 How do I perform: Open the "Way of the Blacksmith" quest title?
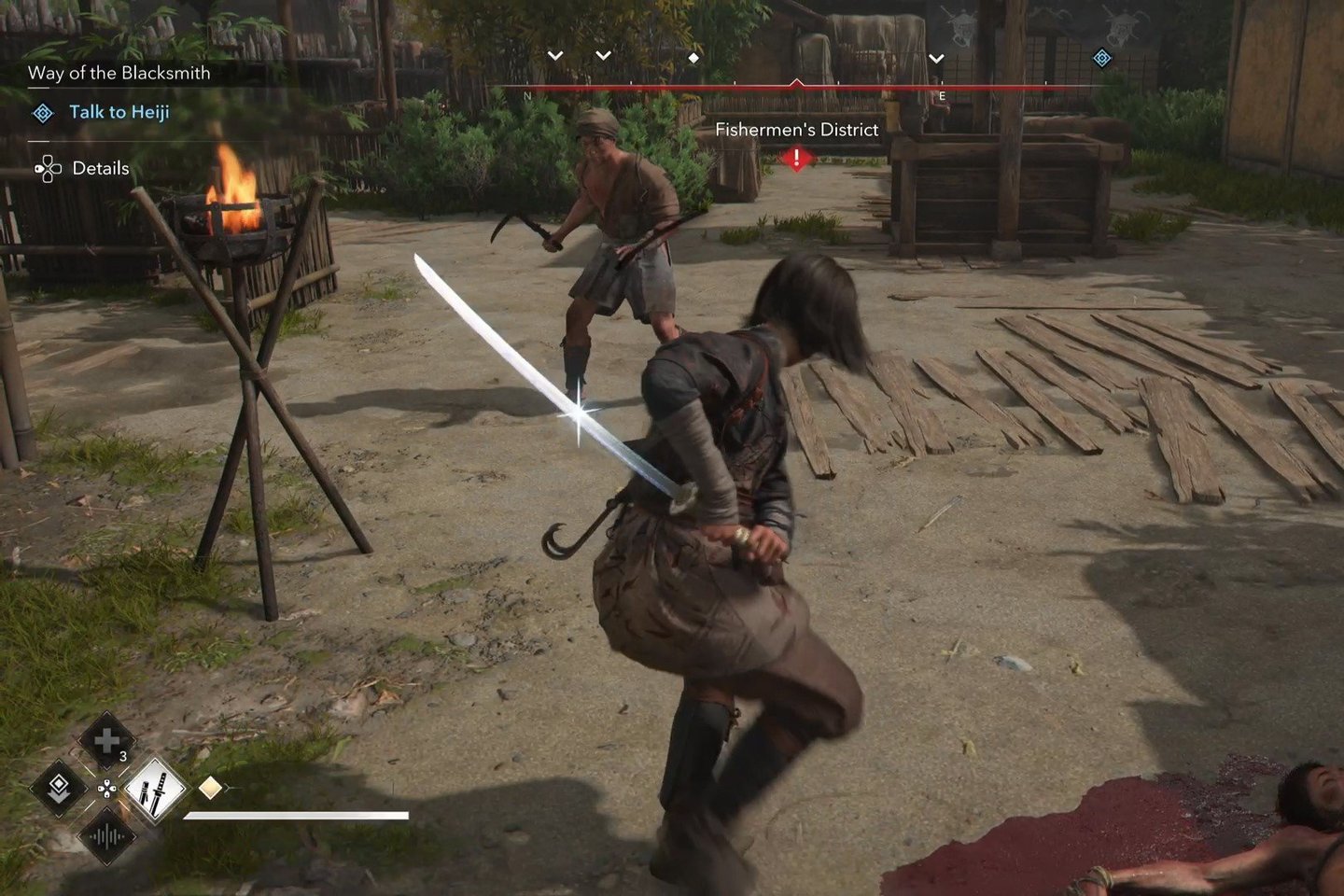click(119, 73)
